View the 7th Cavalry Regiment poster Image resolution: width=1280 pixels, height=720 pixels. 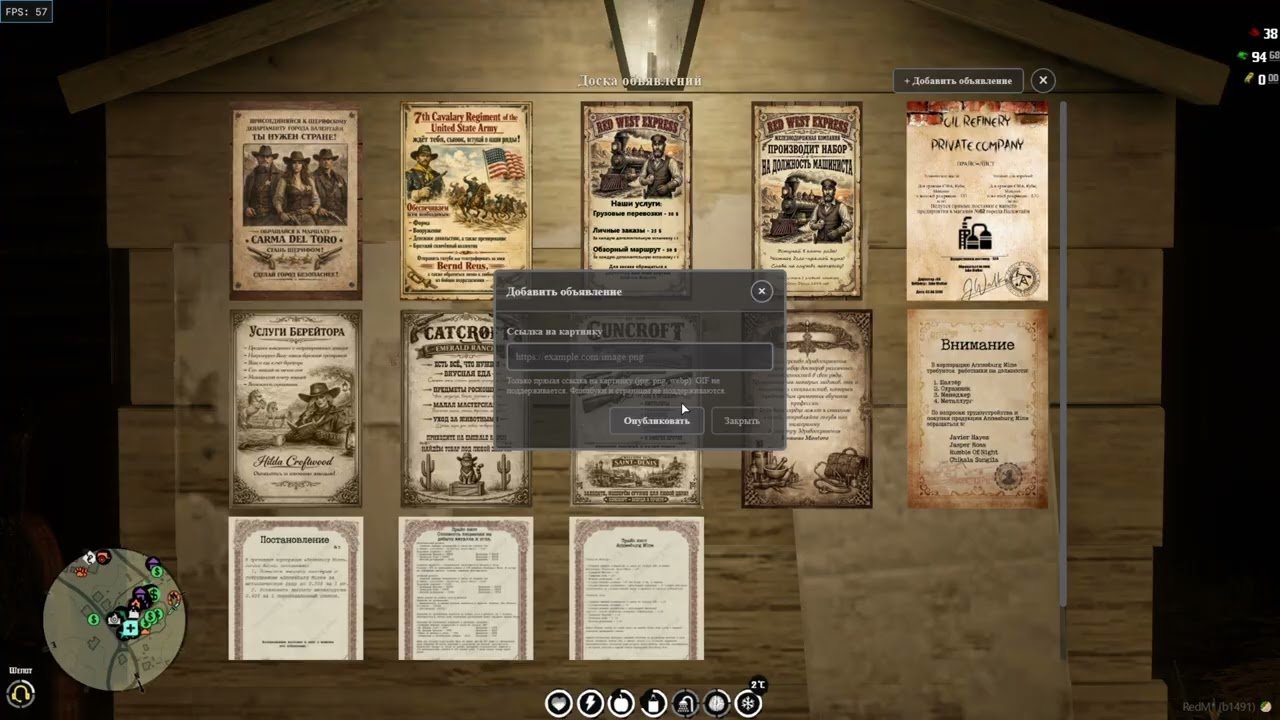[x=466, y=200]
